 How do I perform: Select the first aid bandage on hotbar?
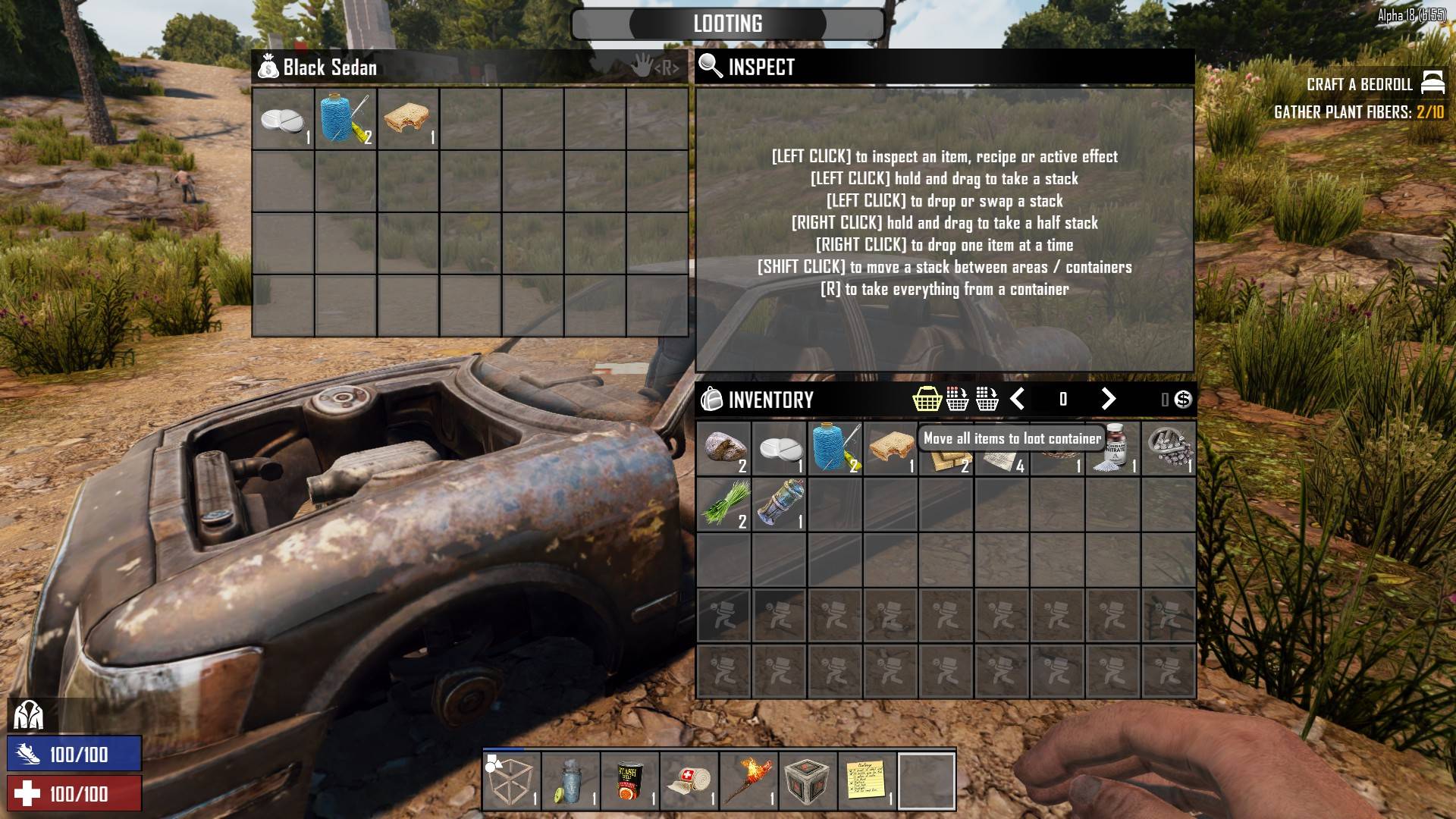(x=689, y=781)
